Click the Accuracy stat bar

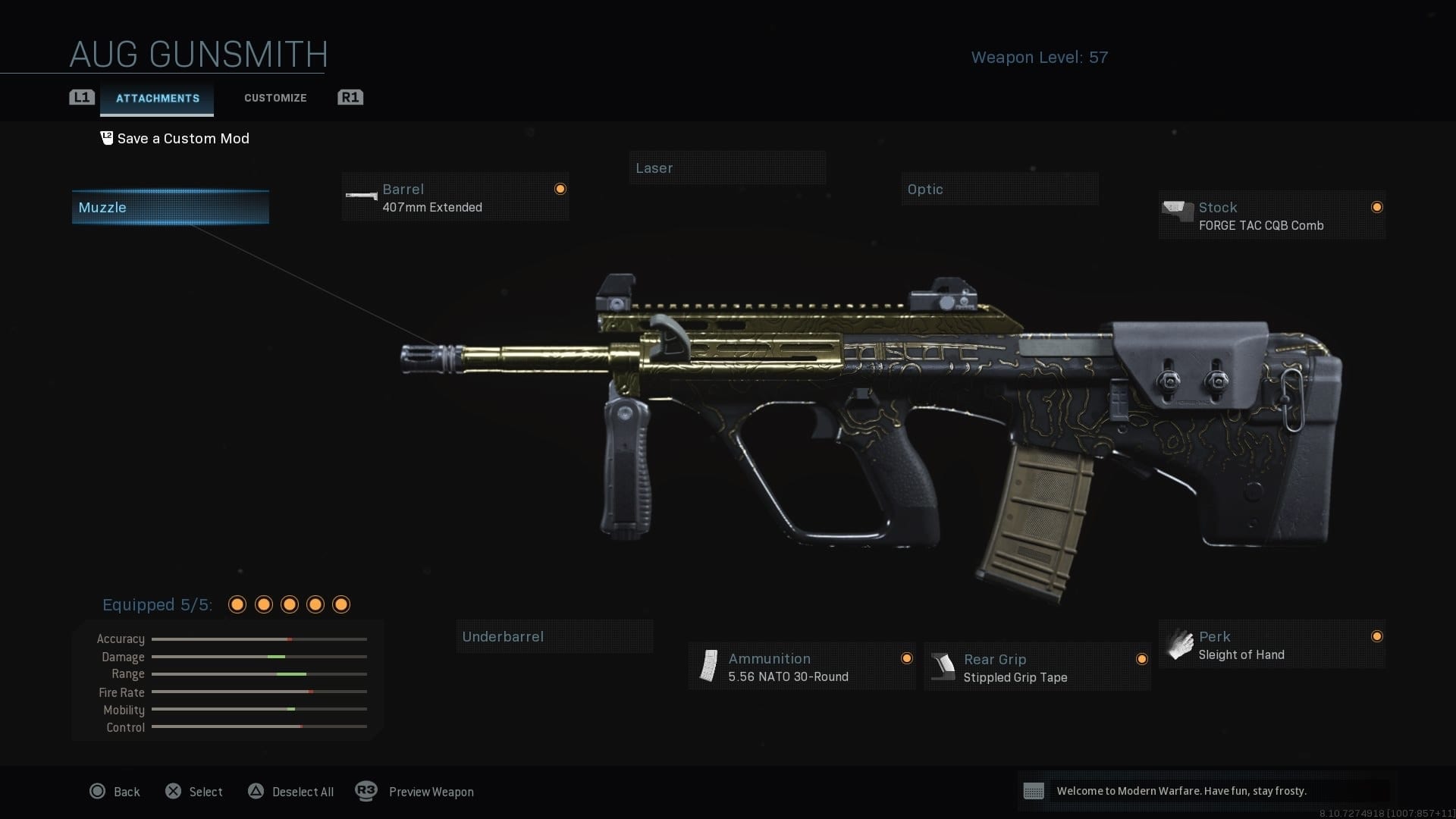click(x=259, y=639)
